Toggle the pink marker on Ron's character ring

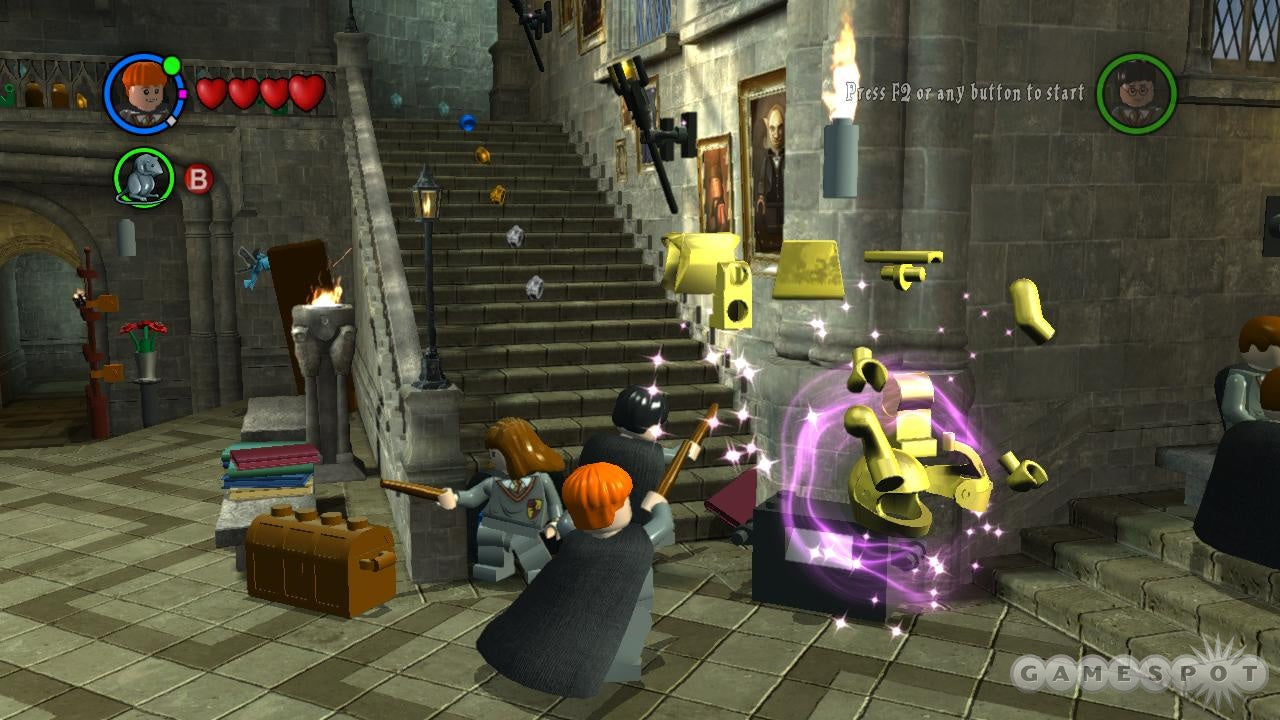coord(182,93)
